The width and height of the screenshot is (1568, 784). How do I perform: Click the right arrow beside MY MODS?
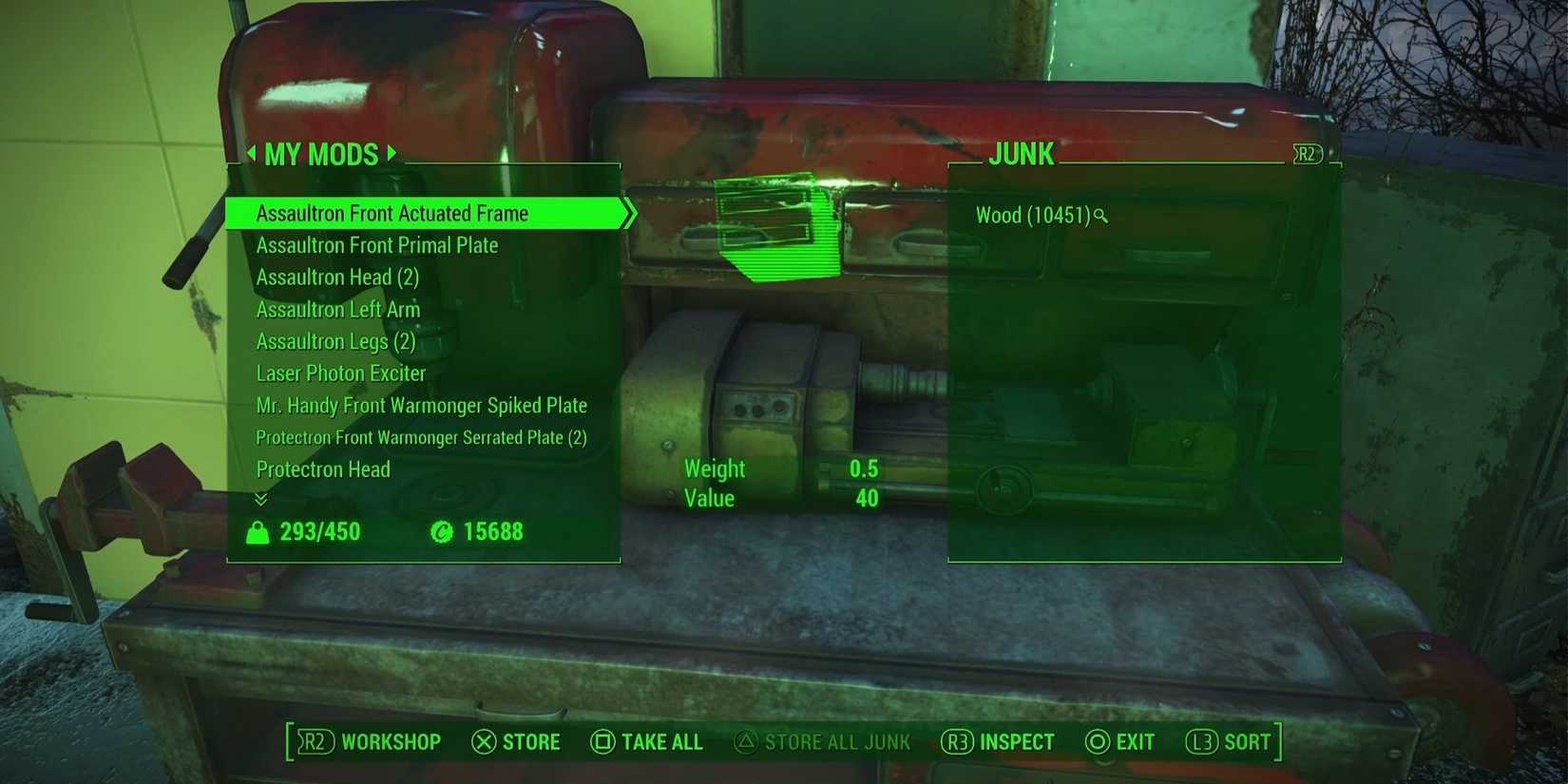coord(391,153)
